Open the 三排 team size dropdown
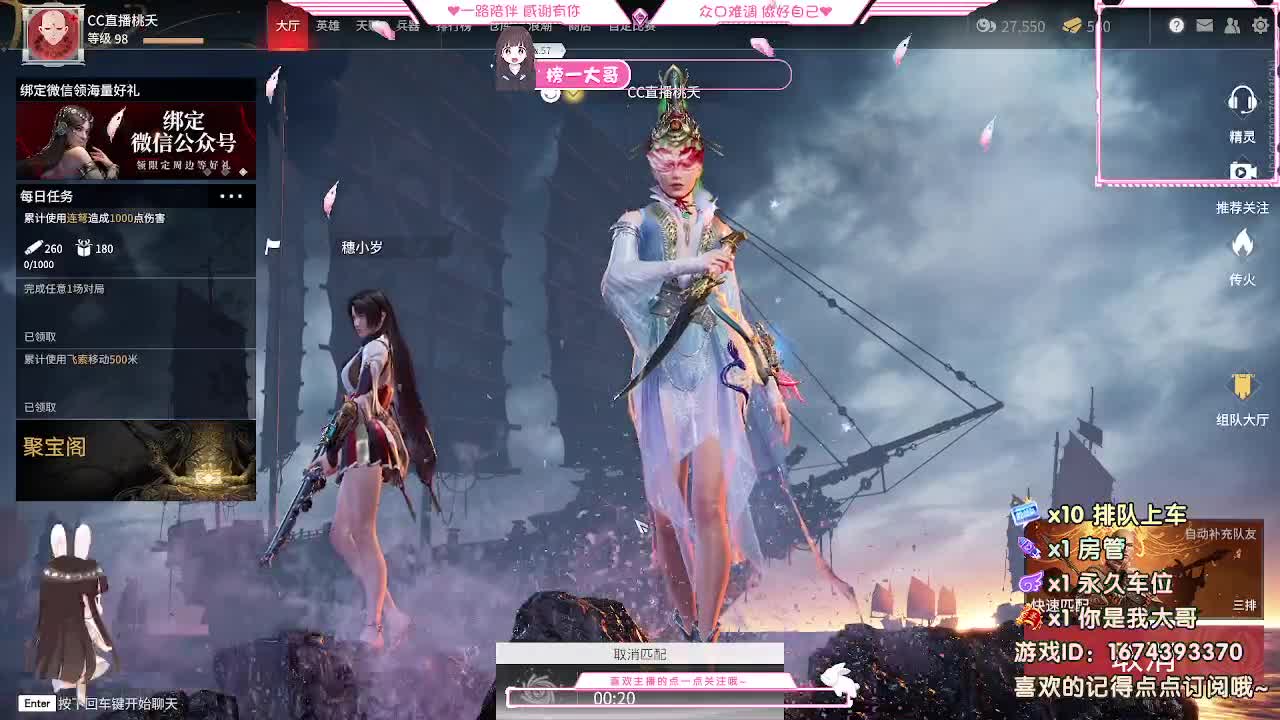The image size is (1280, 720). point(1245,604)
